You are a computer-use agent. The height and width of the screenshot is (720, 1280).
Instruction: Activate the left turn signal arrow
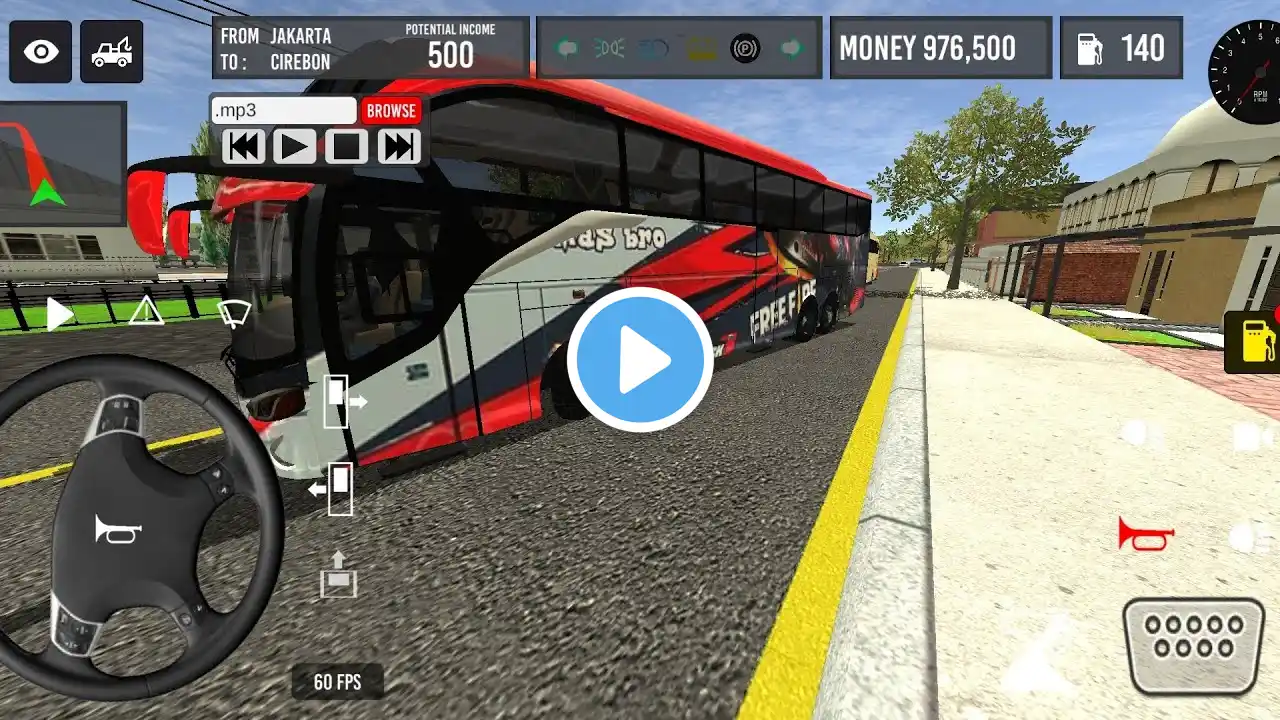pyautogui.click(x=567, y=48)
